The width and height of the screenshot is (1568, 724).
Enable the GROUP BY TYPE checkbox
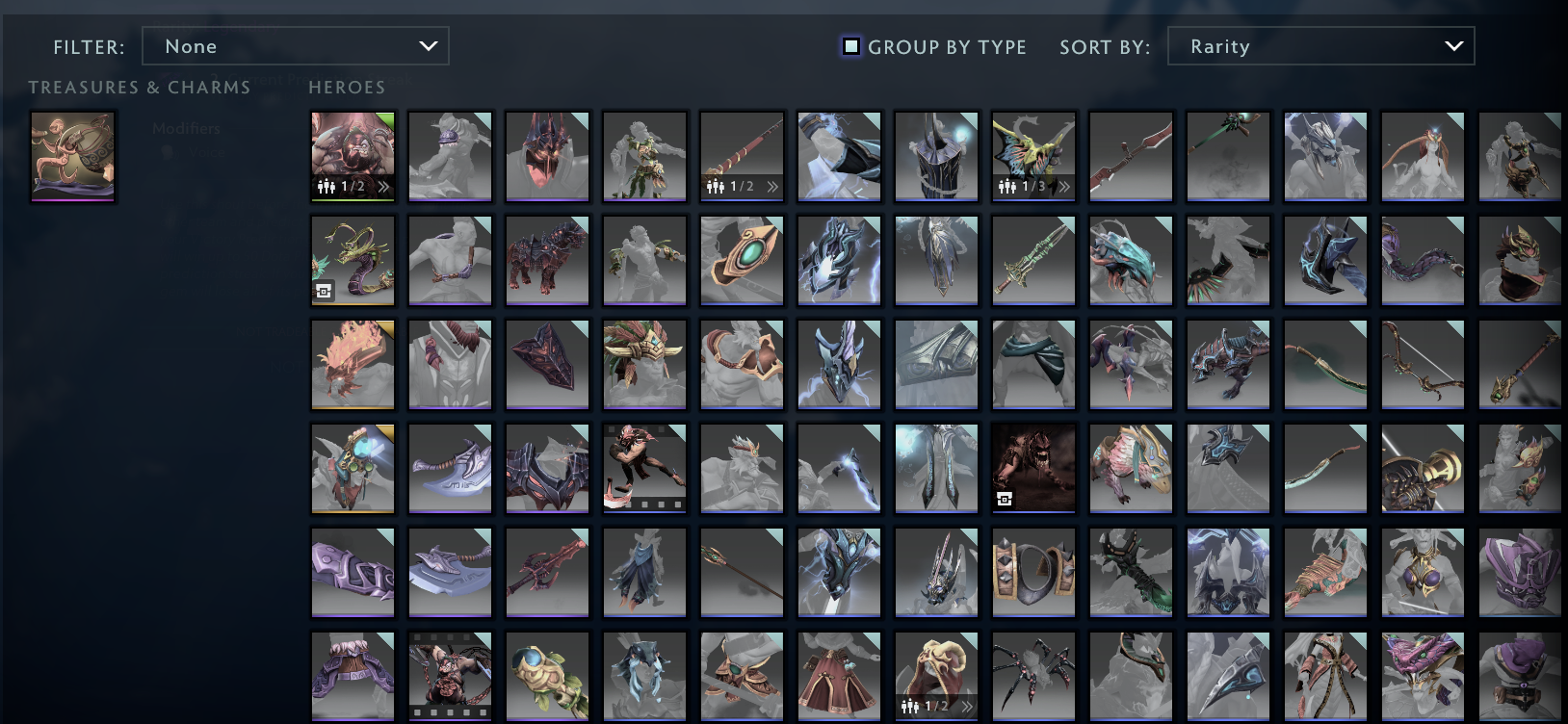click(x=850, y=45)
